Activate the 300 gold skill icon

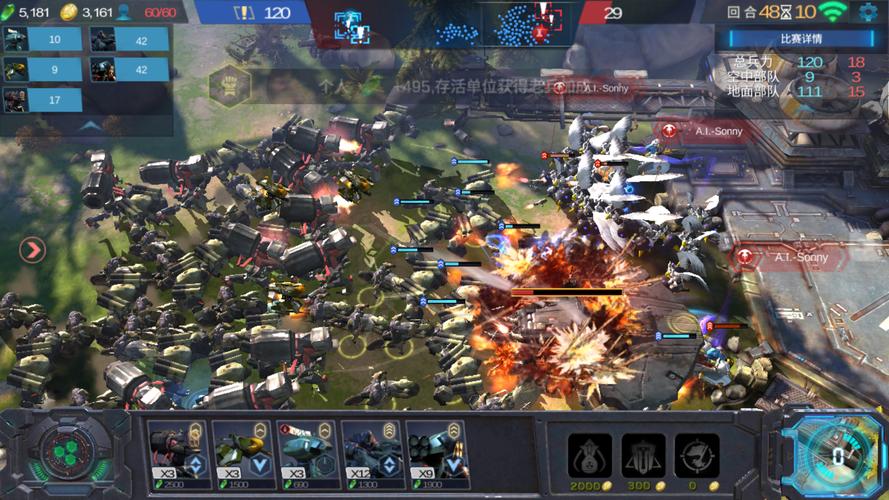(x=643, y=455)
